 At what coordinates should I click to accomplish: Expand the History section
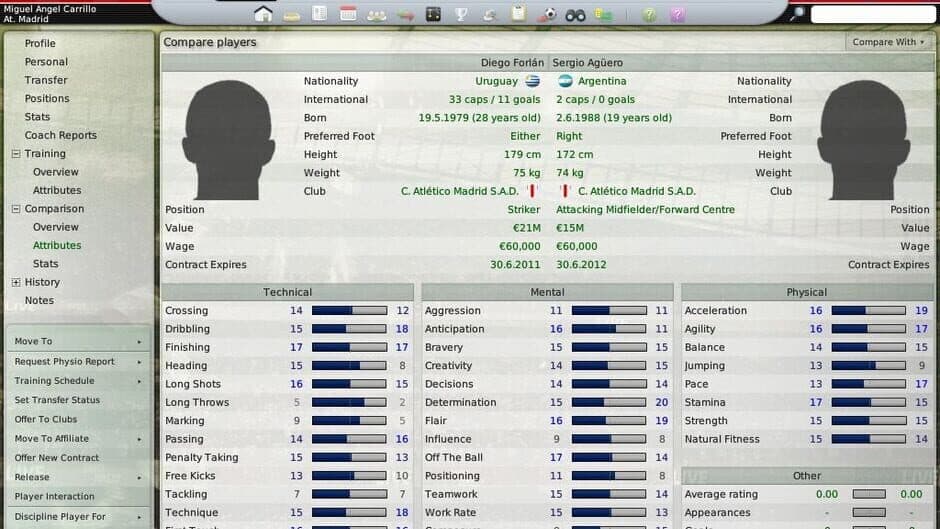pyautogui.click(x=16, y=282)
